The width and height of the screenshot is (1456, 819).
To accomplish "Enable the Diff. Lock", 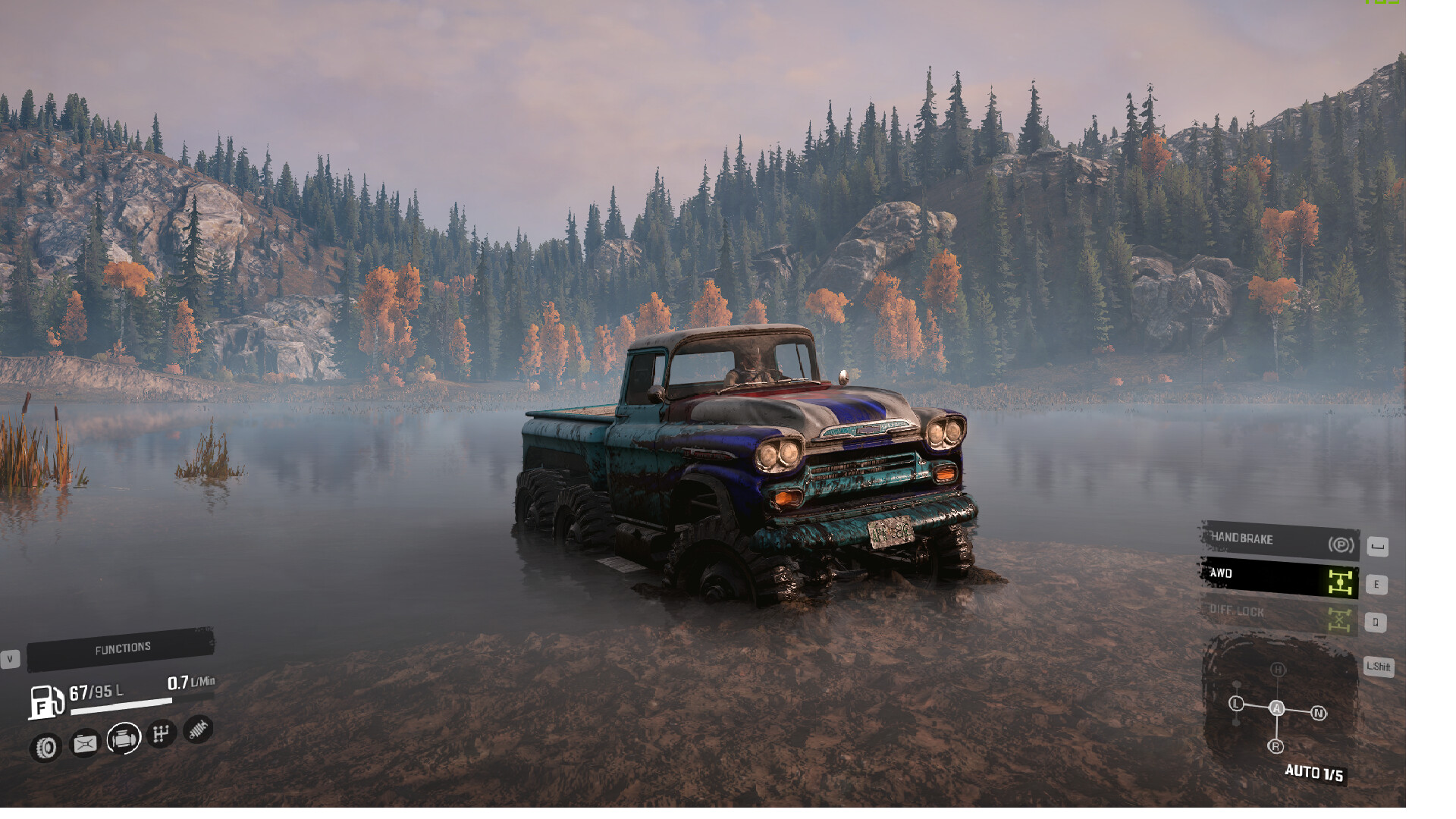I will point(1279,616).
